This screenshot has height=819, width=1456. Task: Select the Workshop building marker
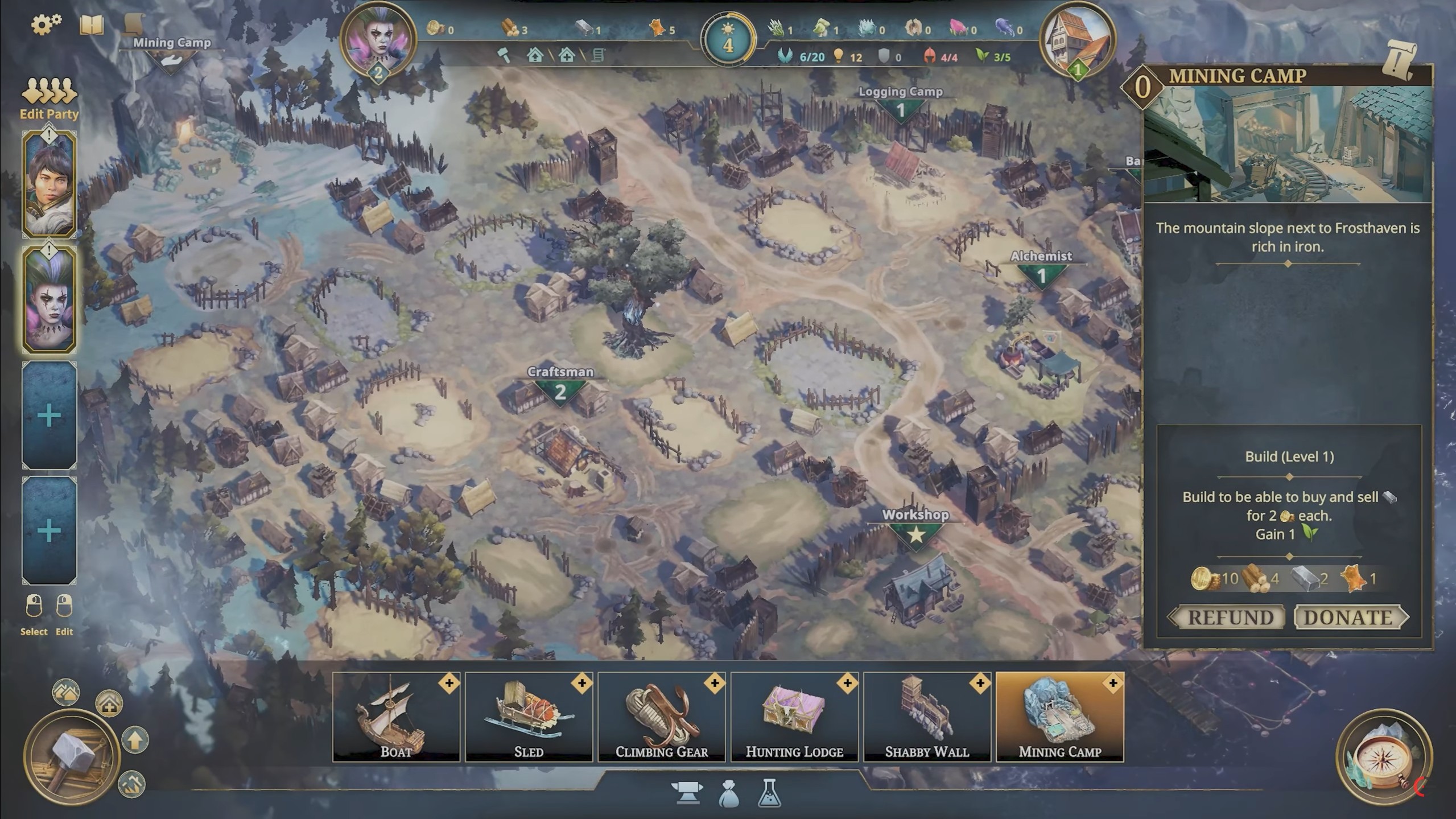pos(915,528)
